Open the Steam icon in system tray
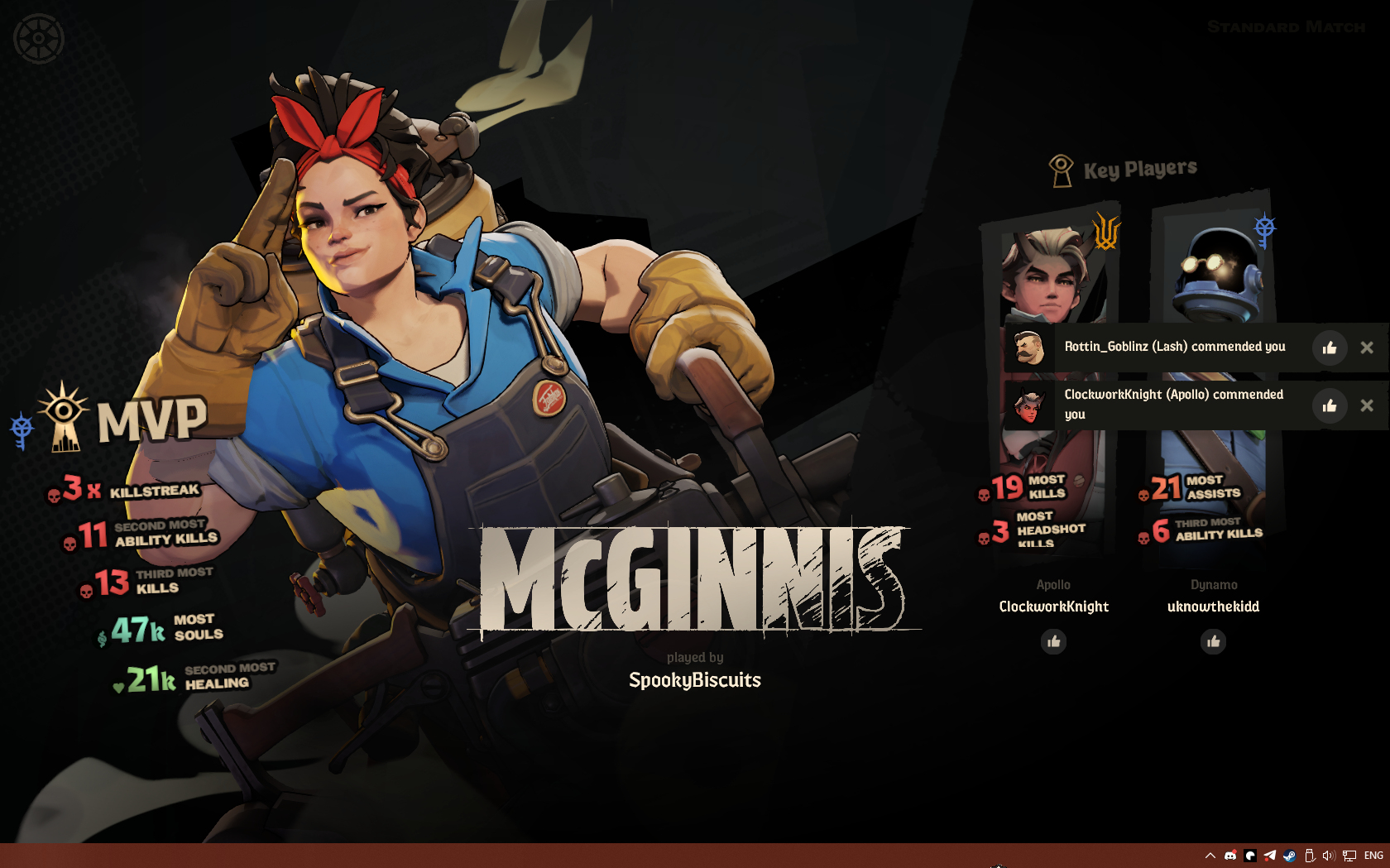This screenshot has height=868, width=1390. [x=1289, y=856]
